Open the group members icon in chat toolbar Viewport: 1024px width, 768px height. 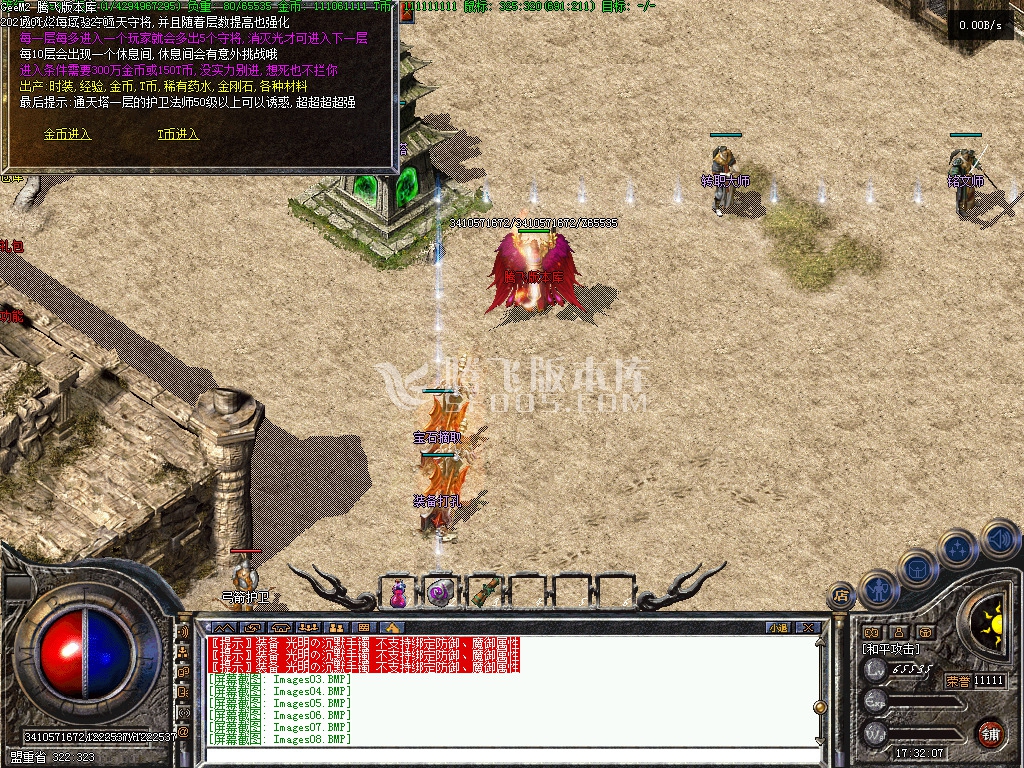(x=309, y=627)
